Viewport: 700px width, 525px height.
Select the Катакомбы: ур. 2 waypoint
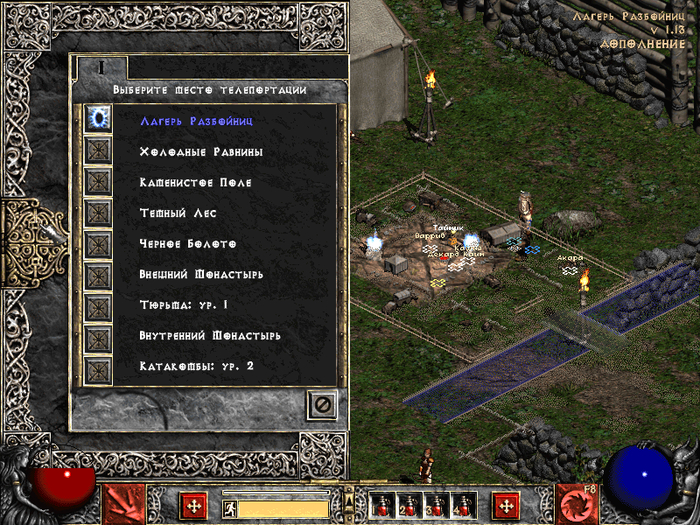point(197,366)
